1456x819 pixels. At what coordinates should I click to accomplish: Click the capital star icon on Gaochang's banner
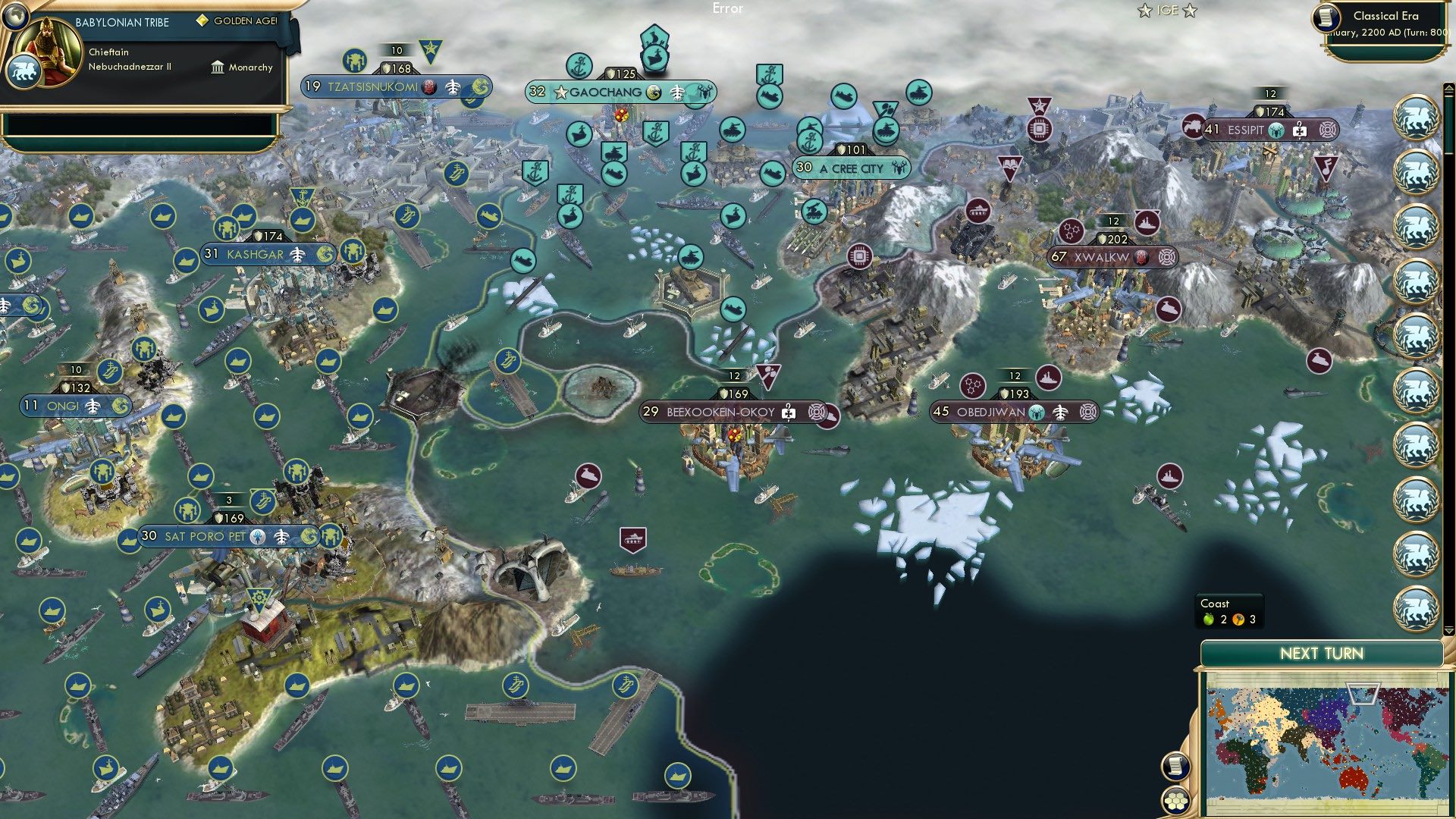(x=560, y=92)
